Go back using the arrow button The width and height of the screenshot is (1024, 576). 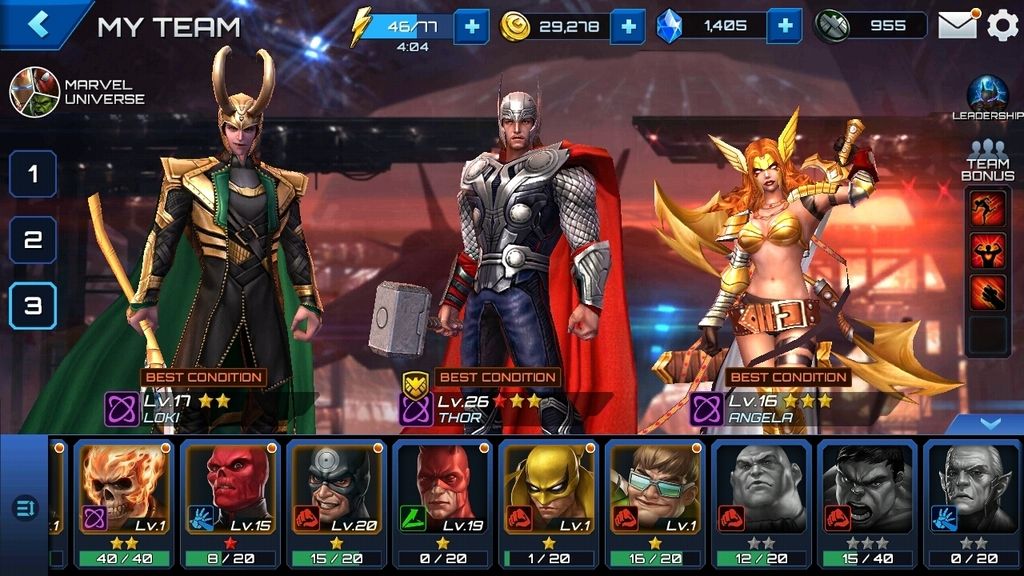point(38,25)
